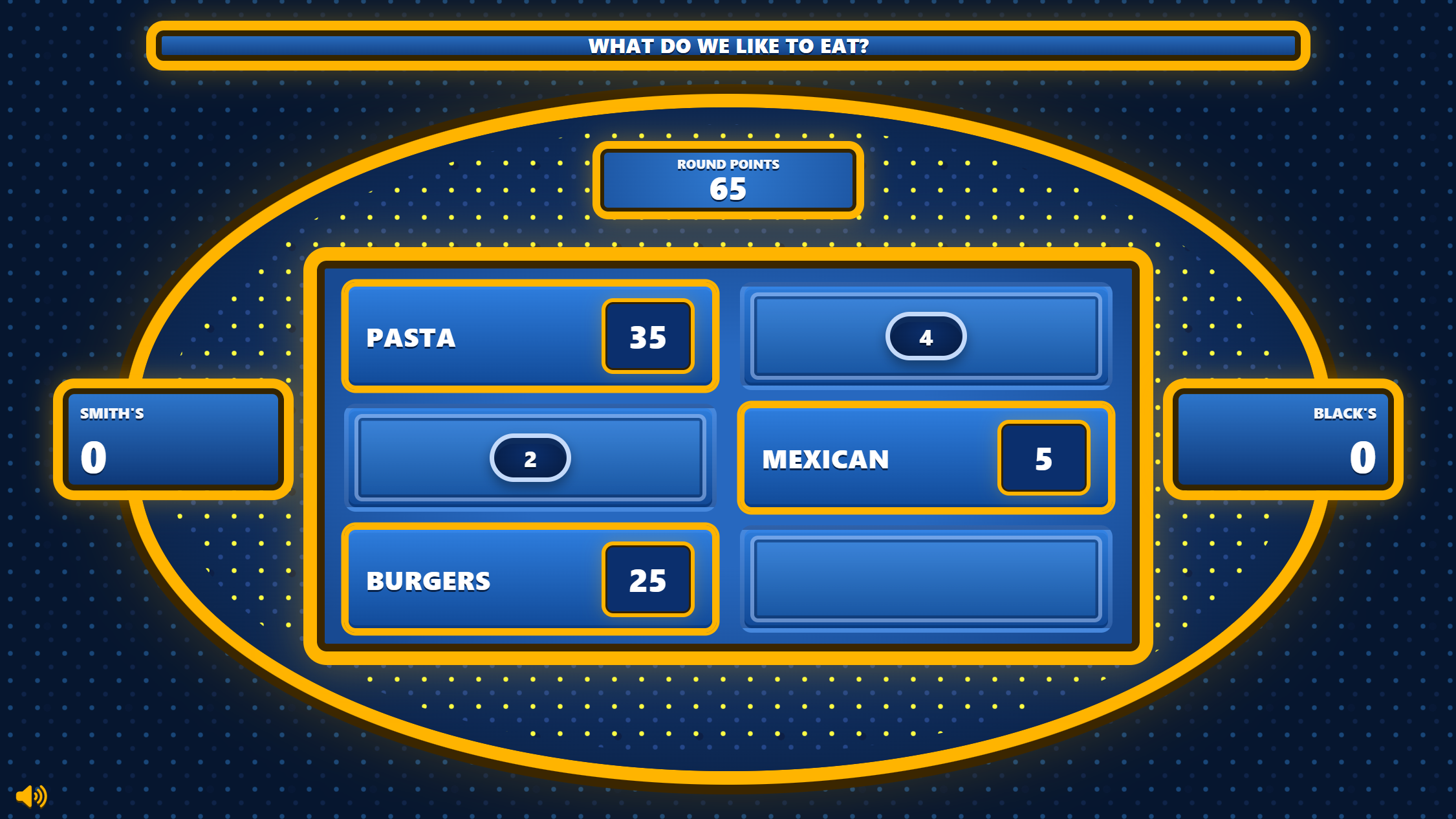Award points to SMITH'S team panel

pyautogui.click(x=171, y=440)
